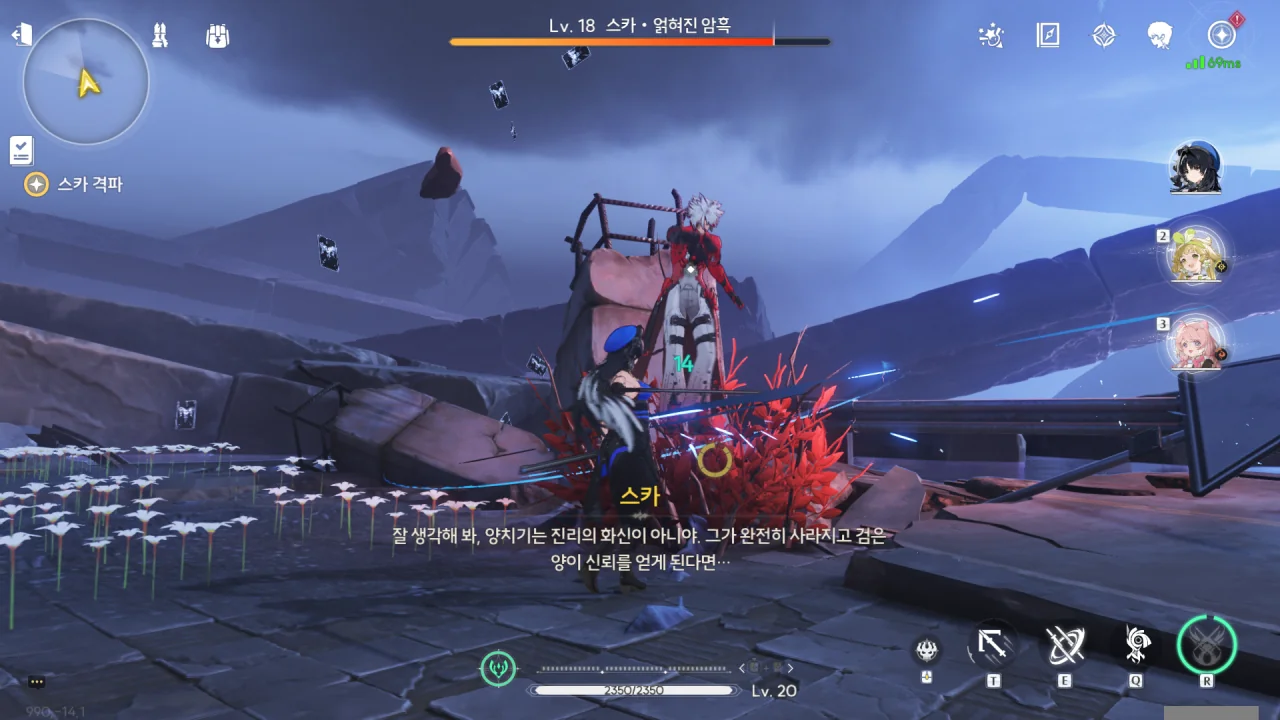Open the four-pointed star diamond icon
The height and width of the screenshot is (720, 1280).
1103,36
